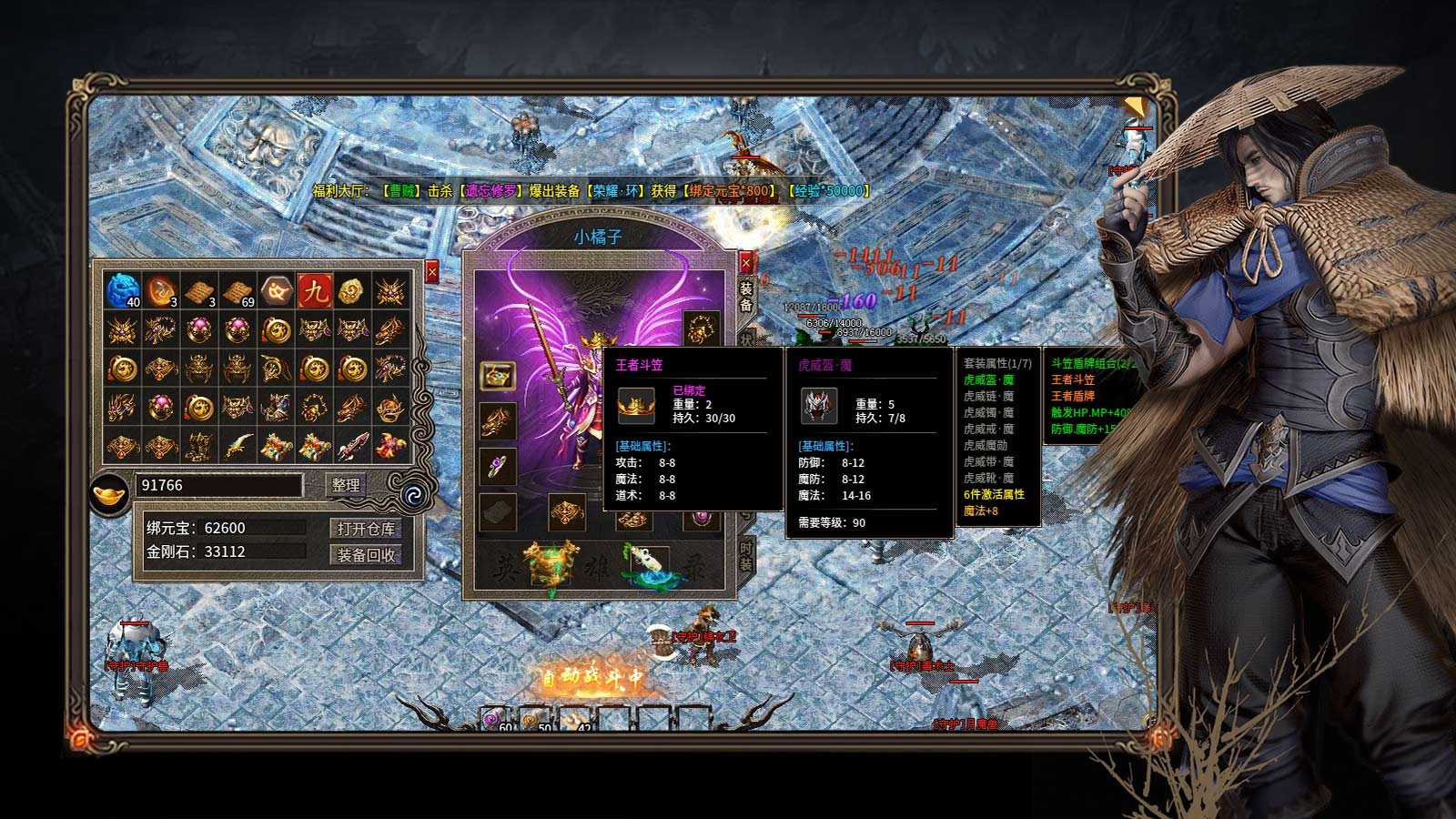Activate the blue swirl button in the bag
1456x819 pixels.
(x=412, y=495)
